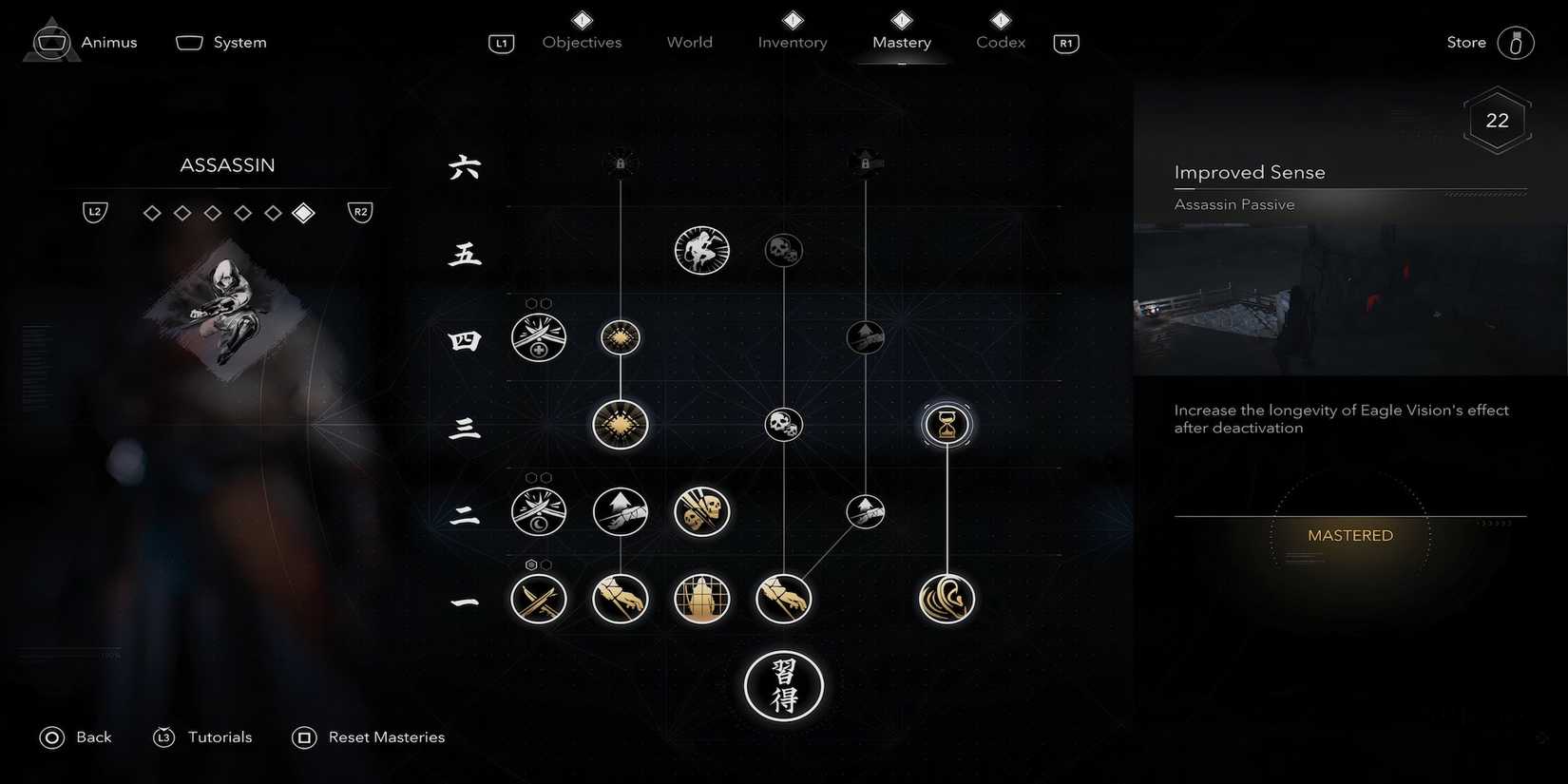Select the gold skull strike skill in row two

coord(701,511)
